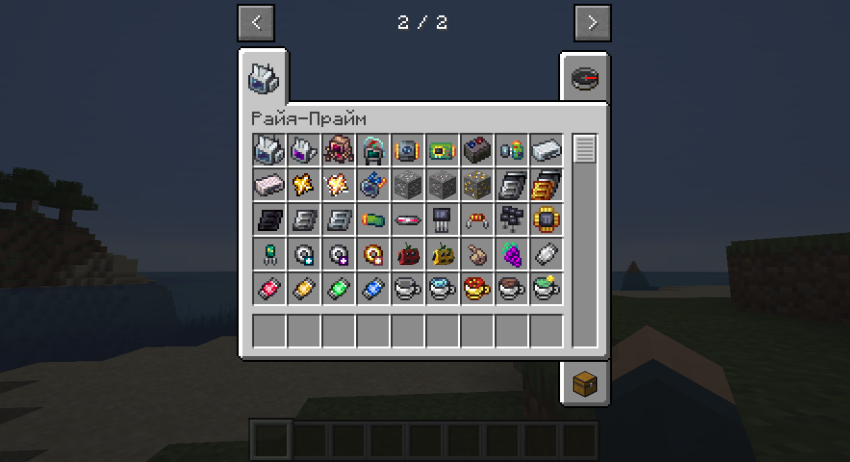Viewport: 850px width, 462px height.
Task: Pick the orange pumpkin-like fruit item
Action: 442,254
